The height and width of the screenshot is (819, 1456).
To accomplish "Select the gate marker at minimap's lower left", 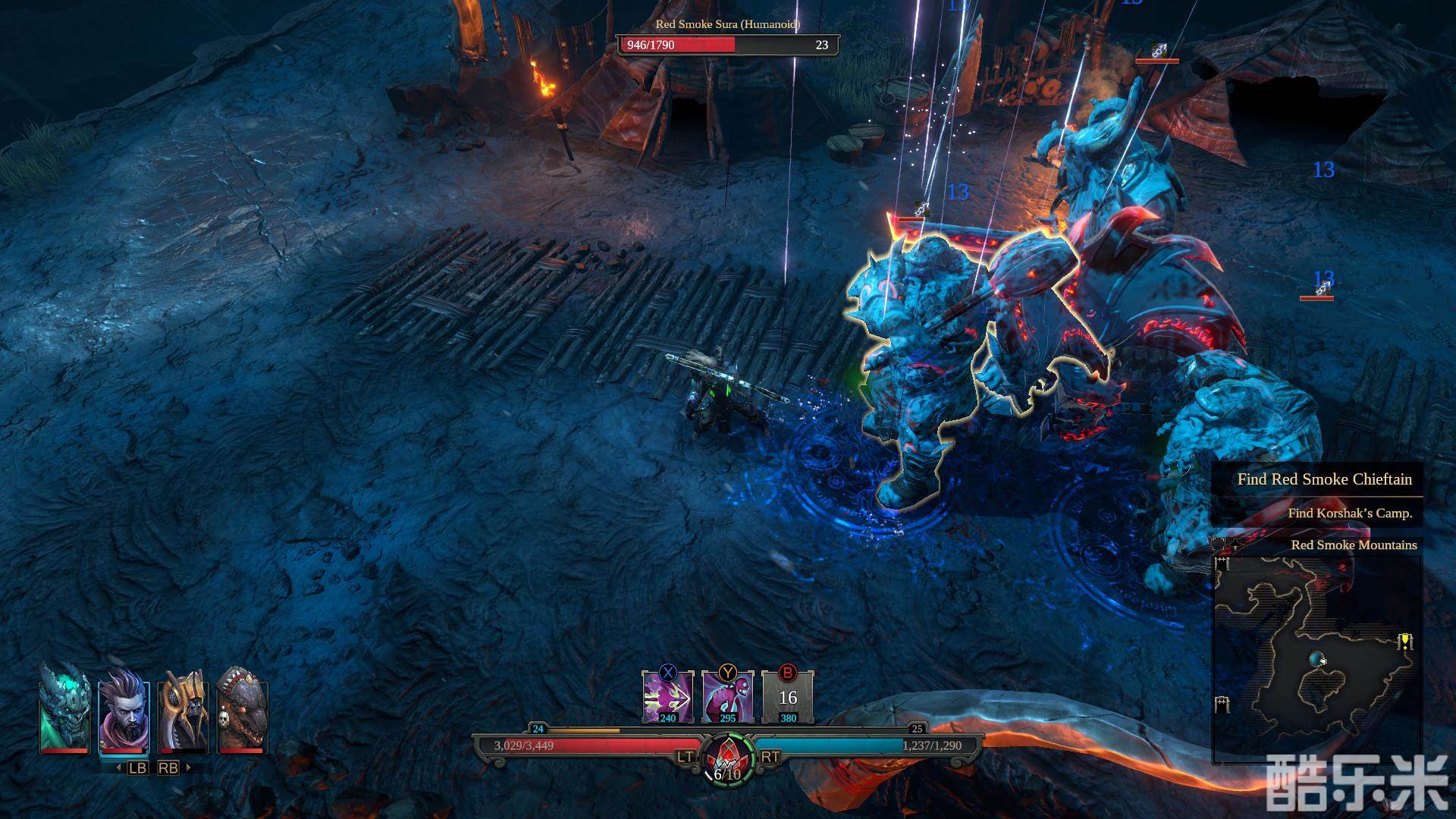I will (x=1222, y=704).
